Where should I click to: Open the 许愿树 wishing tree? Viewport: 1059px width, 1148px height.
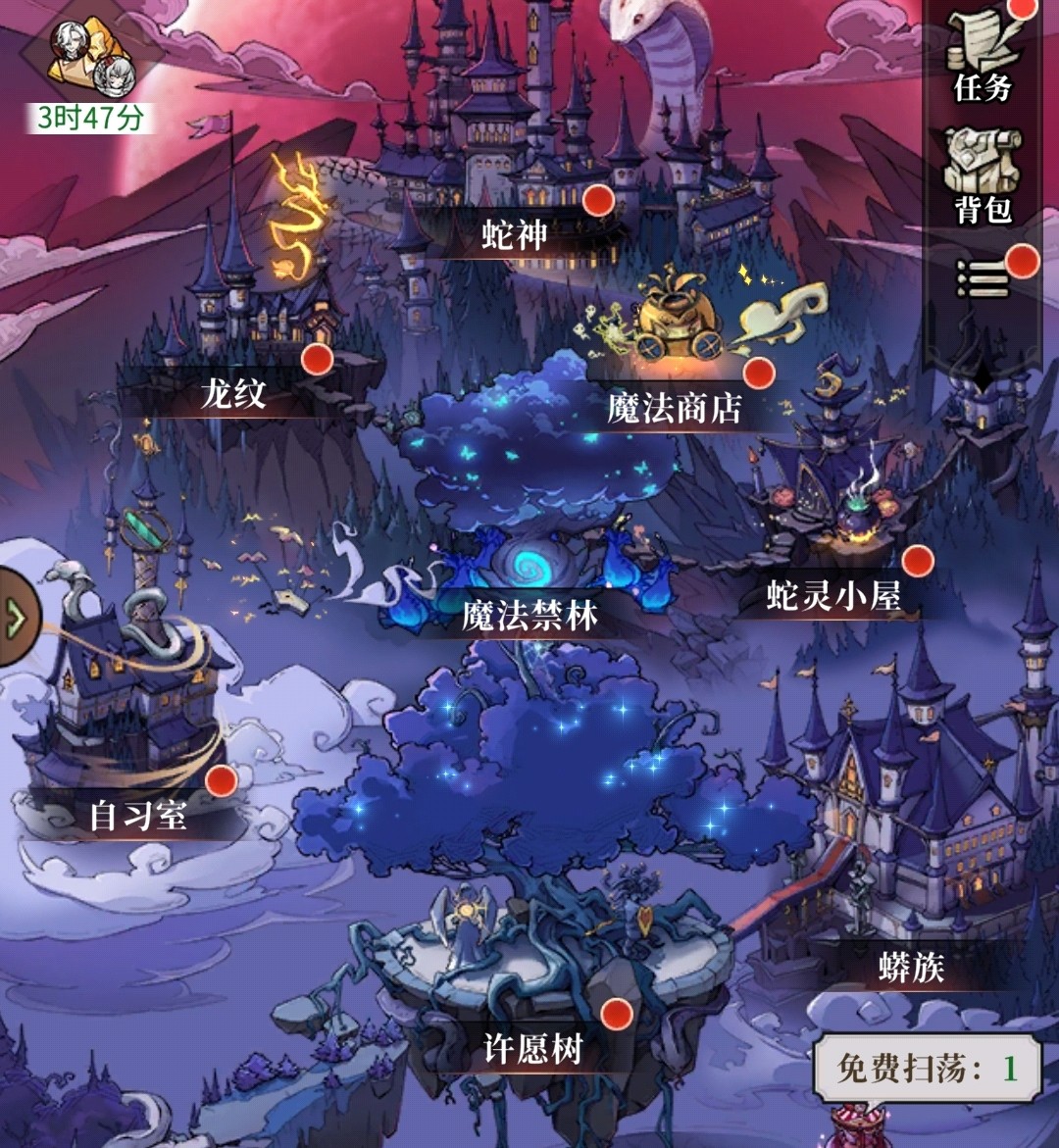pos(534,1049)
